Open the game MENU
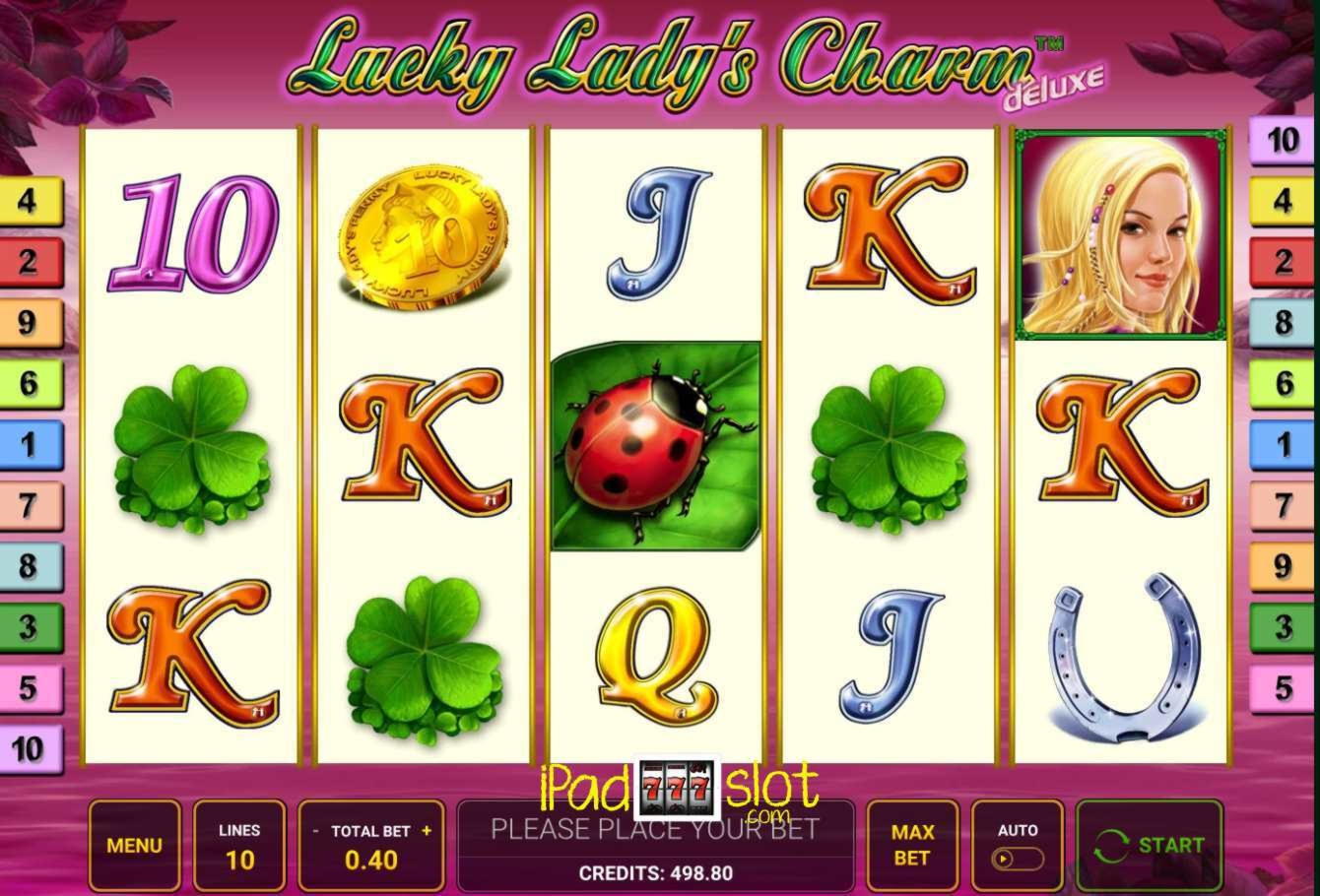This screenshot has width=1320, height=896. [134, 845]
